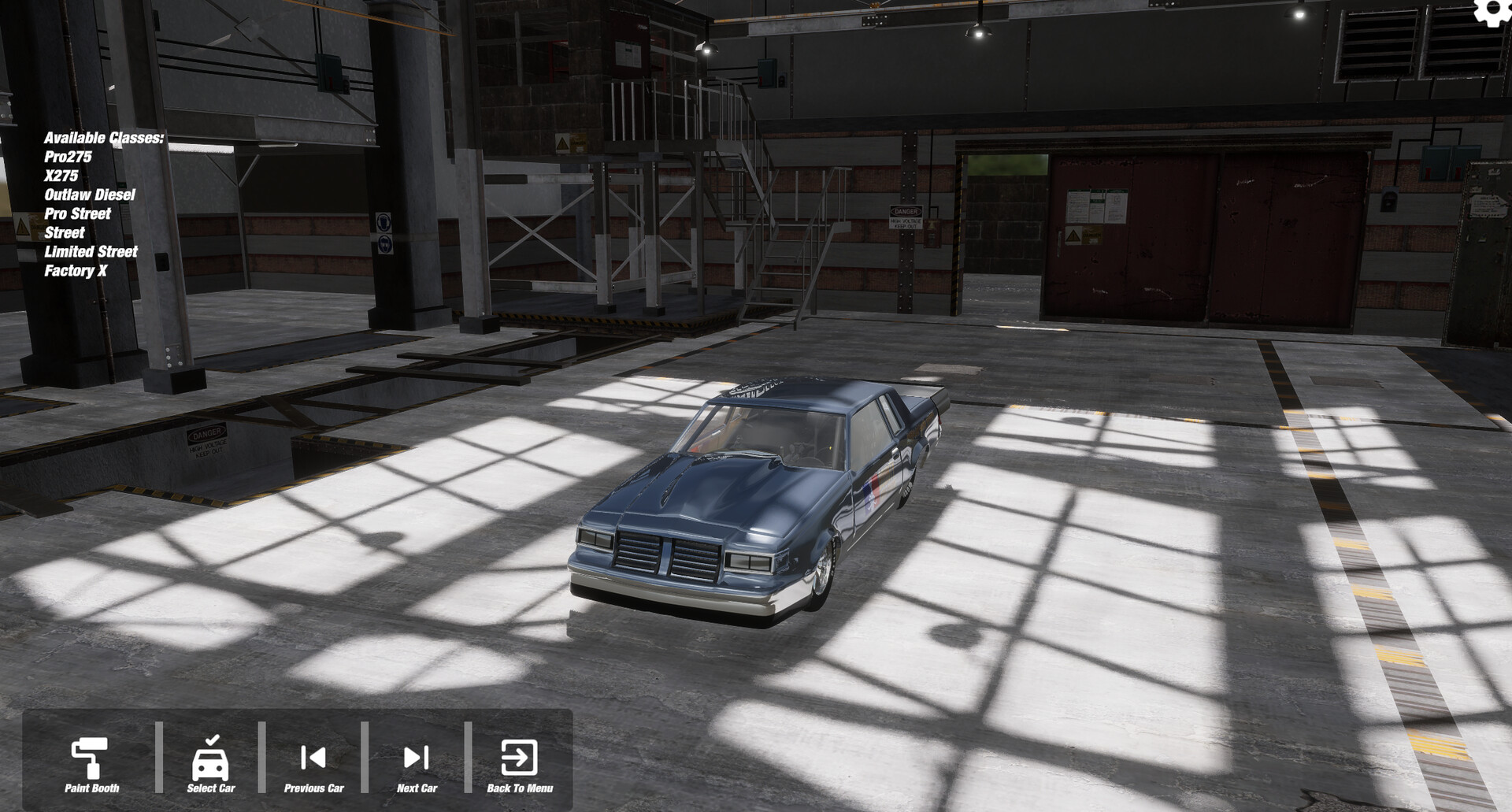1512x812 pixels.
Task: Click the car icon above Select Car
Action: click(x=210, y=756)
